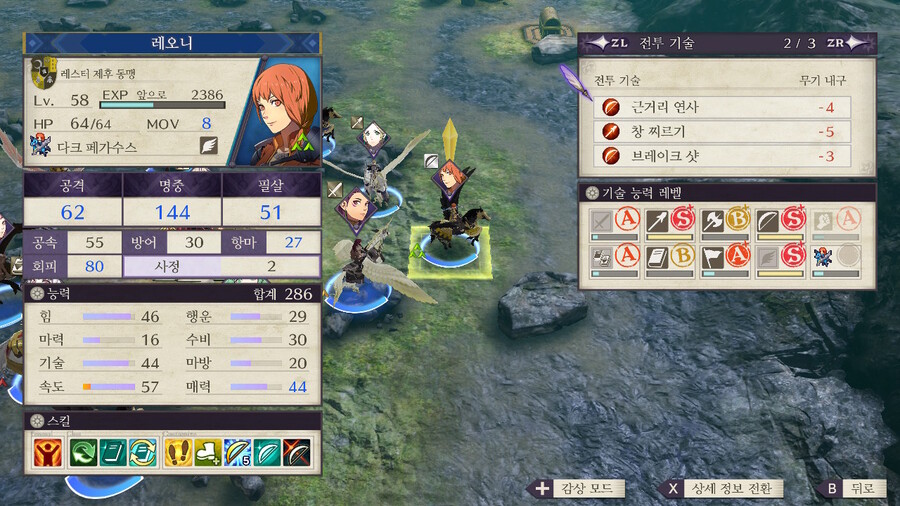Select the 다크 페가수스 class entry

point(98,147)
